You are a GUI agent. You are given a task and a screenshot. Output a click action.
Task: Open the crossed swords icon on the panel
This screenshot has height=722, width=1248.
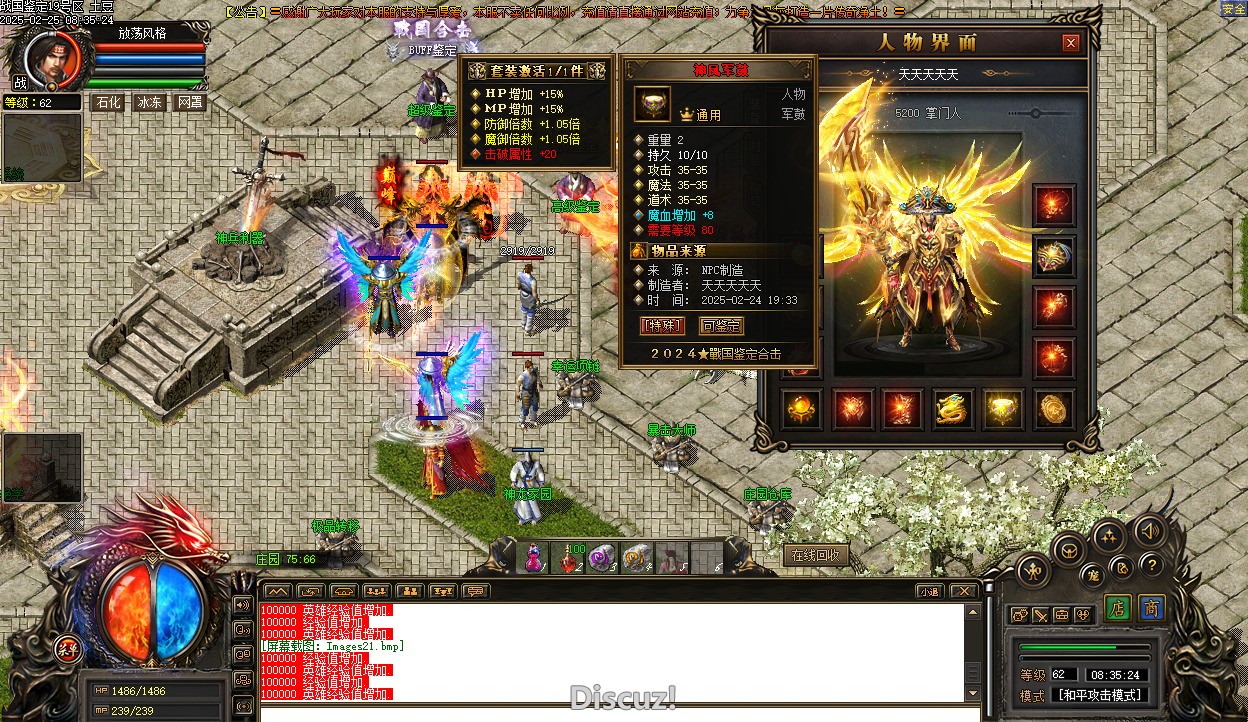pyautogui.click(x=1041, y=614)
